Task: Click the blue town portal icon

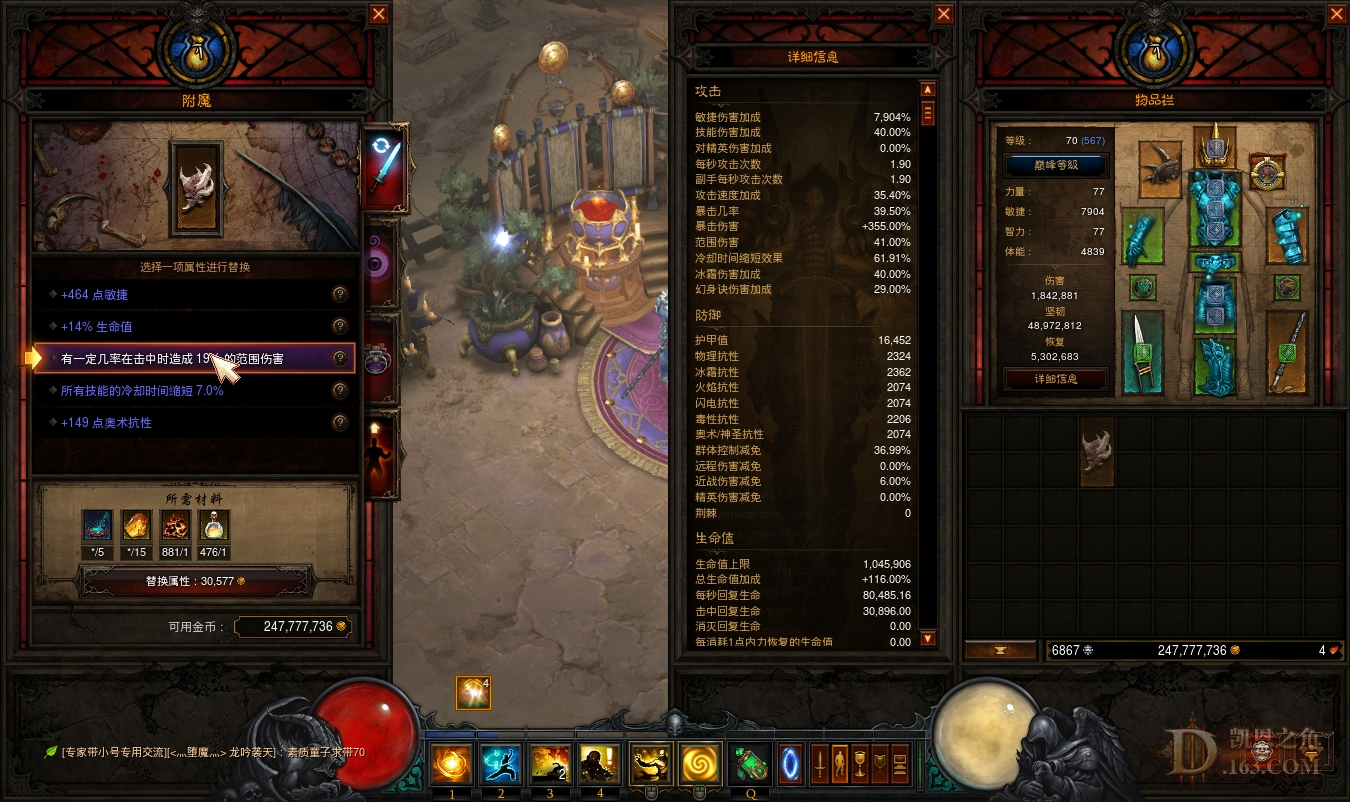Action: [790, 765]
